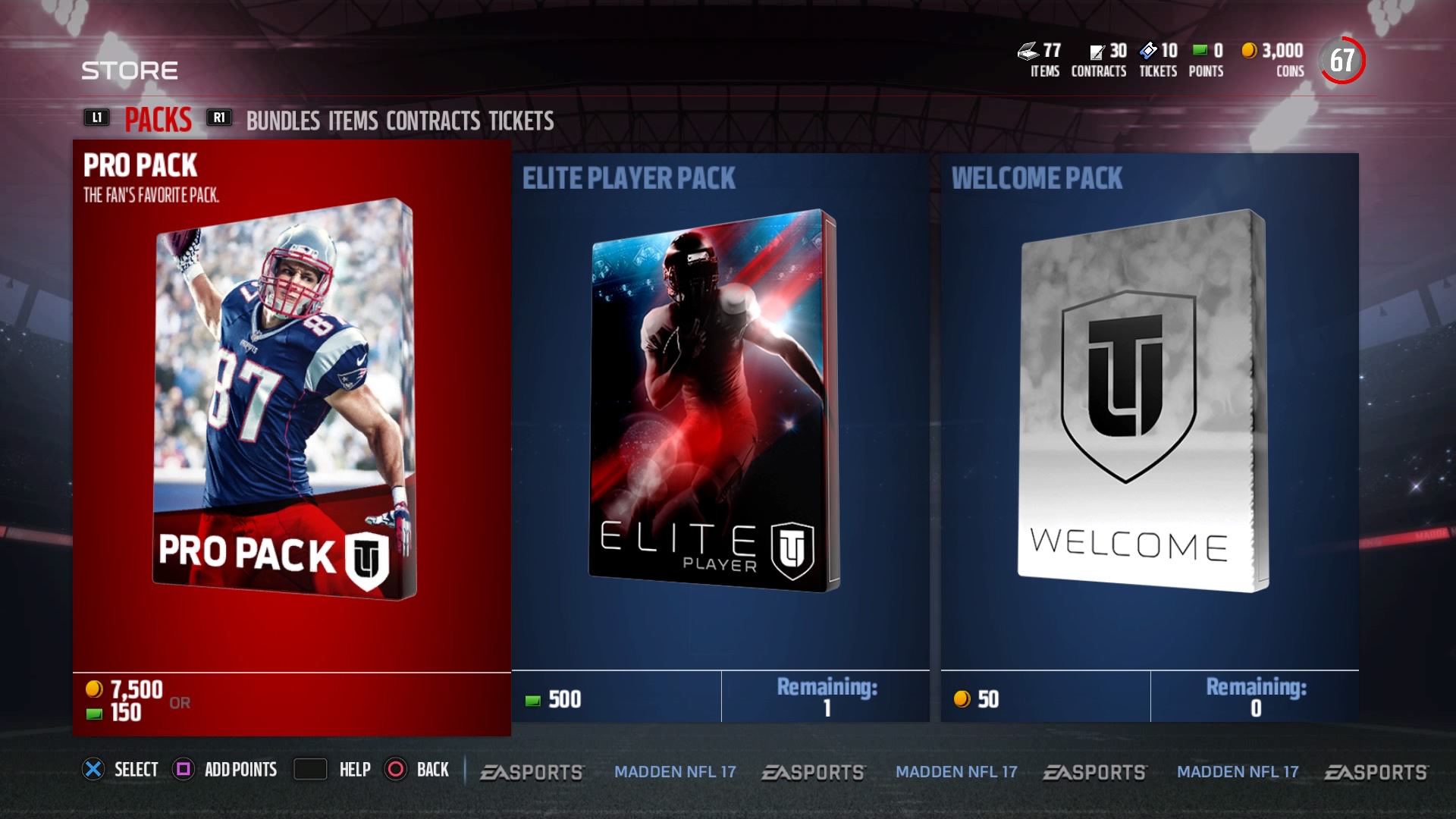Click the Items count icon in top bar
The height and width of the screenshot is (819, 1456).
(1028, 52)
